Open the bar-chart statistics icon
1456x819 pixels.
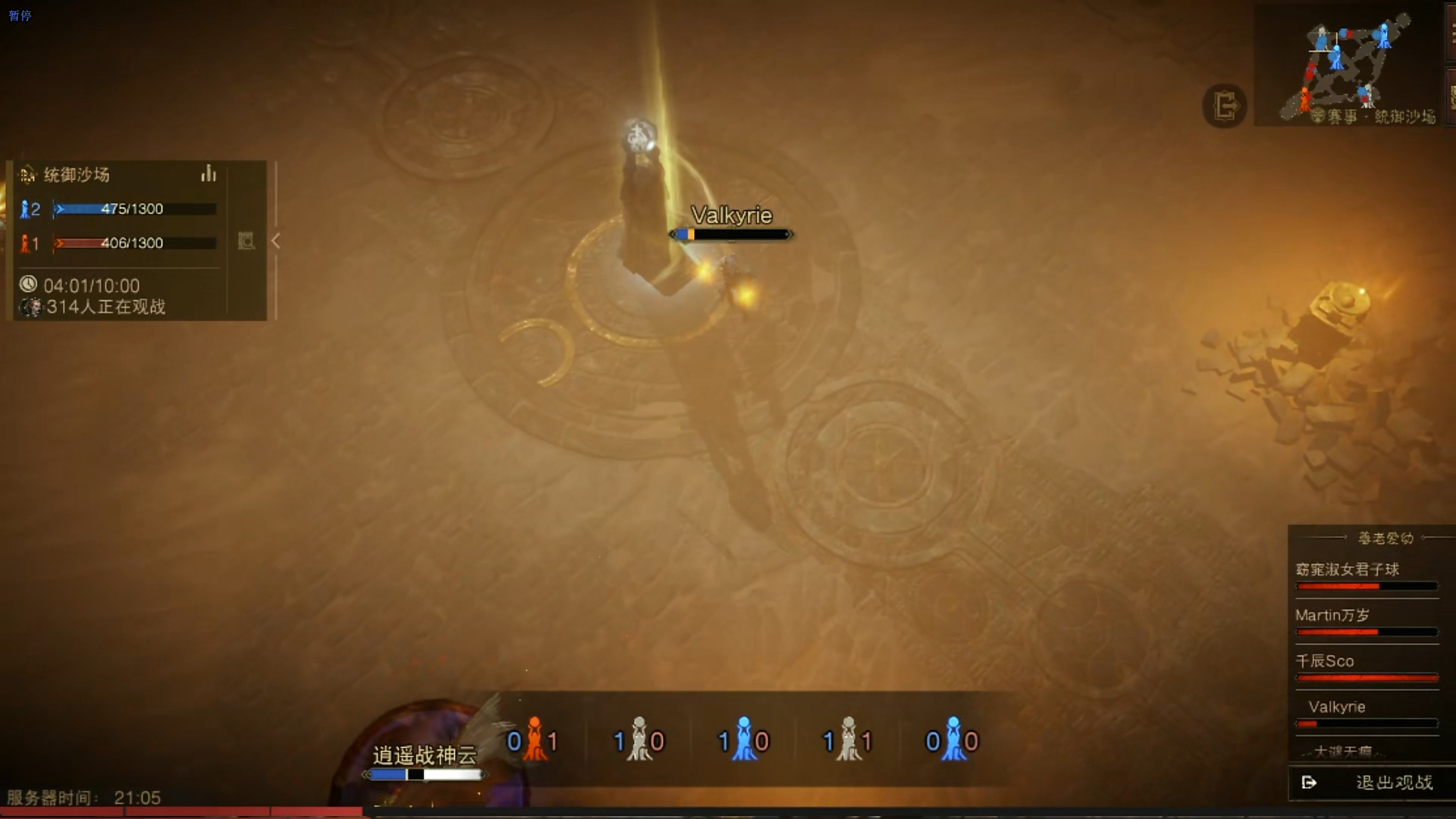pyautogui.click(x=209, y=174)
